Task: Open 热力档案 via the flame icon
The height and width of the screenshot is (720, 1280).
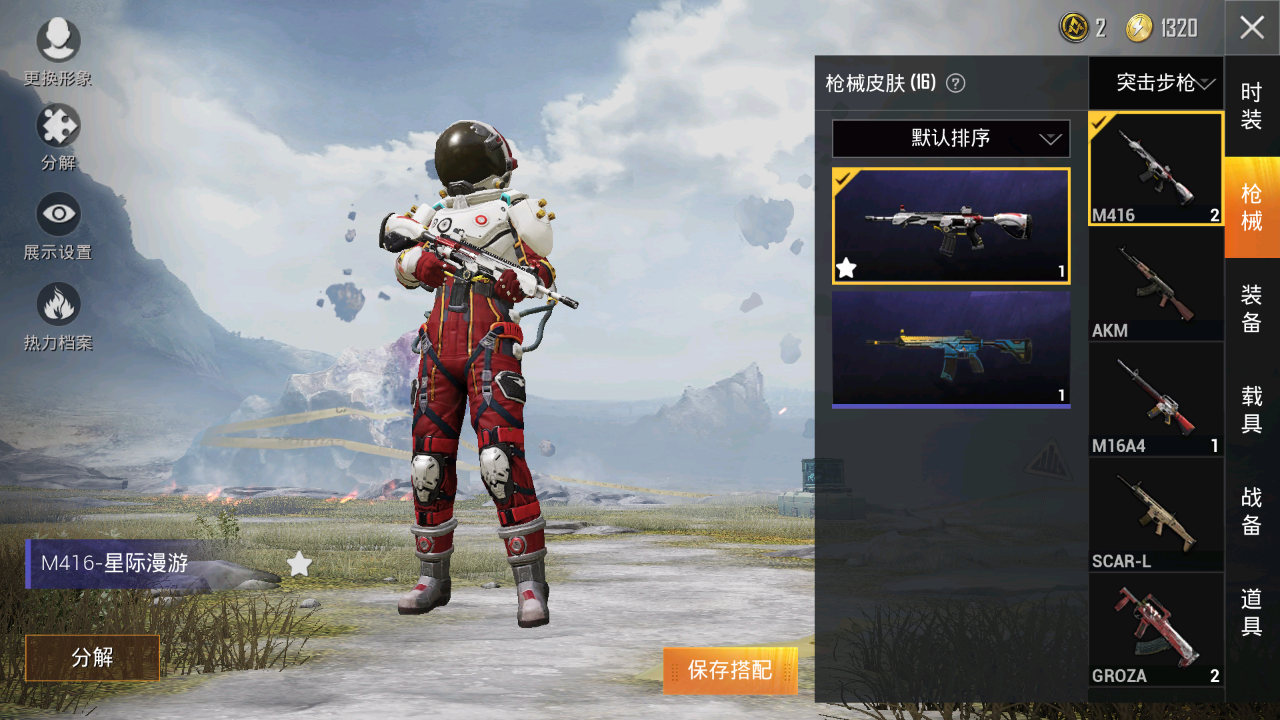Action: (x=57, y=301)
